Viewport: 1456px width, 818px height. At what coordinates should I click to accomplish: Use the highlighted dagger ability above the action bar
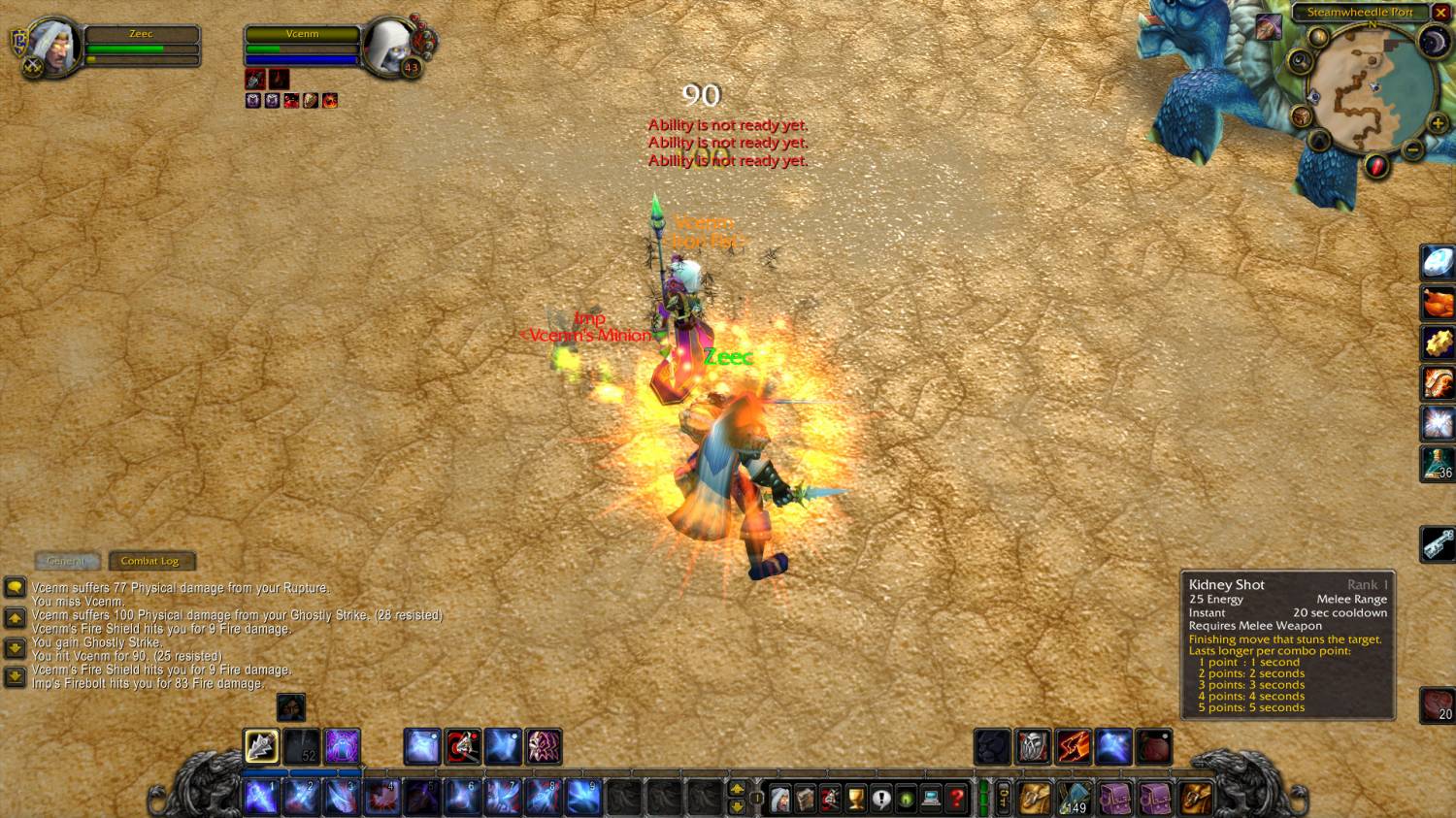tap(261, 746)
